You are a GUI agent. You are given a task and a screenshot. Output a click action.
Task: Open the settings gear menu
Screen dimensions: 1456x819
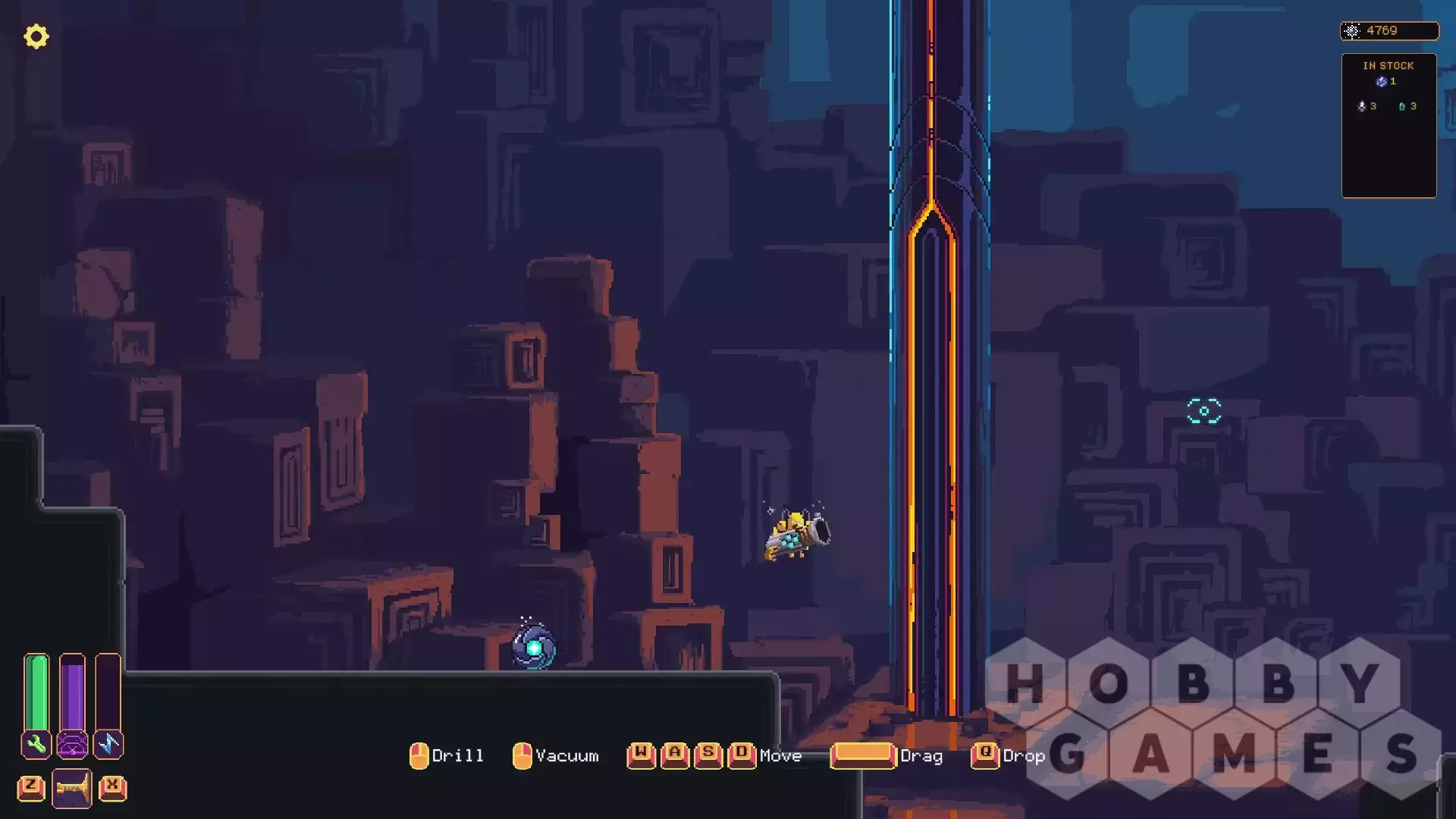(36, 36)
